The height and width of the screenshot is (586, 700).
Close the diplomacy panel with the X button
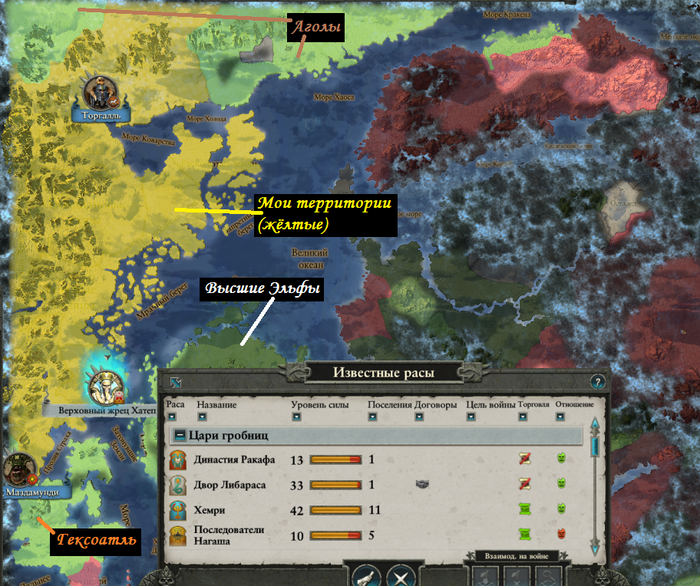(399, 576)
